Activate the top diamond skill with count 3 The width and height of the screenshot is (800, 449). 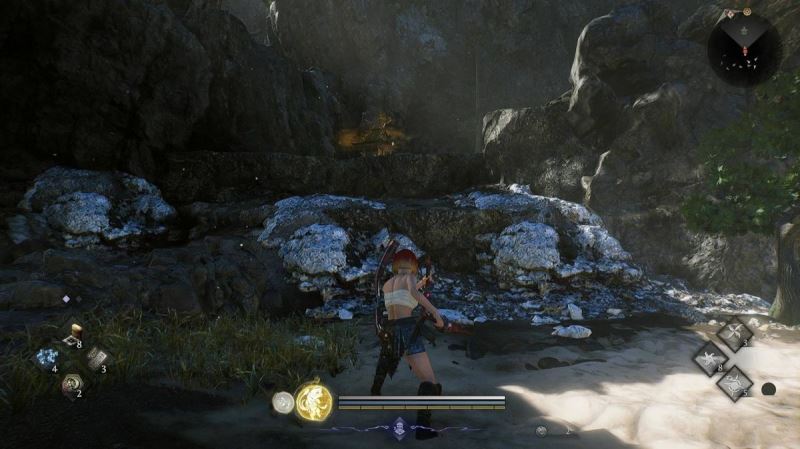735,334
